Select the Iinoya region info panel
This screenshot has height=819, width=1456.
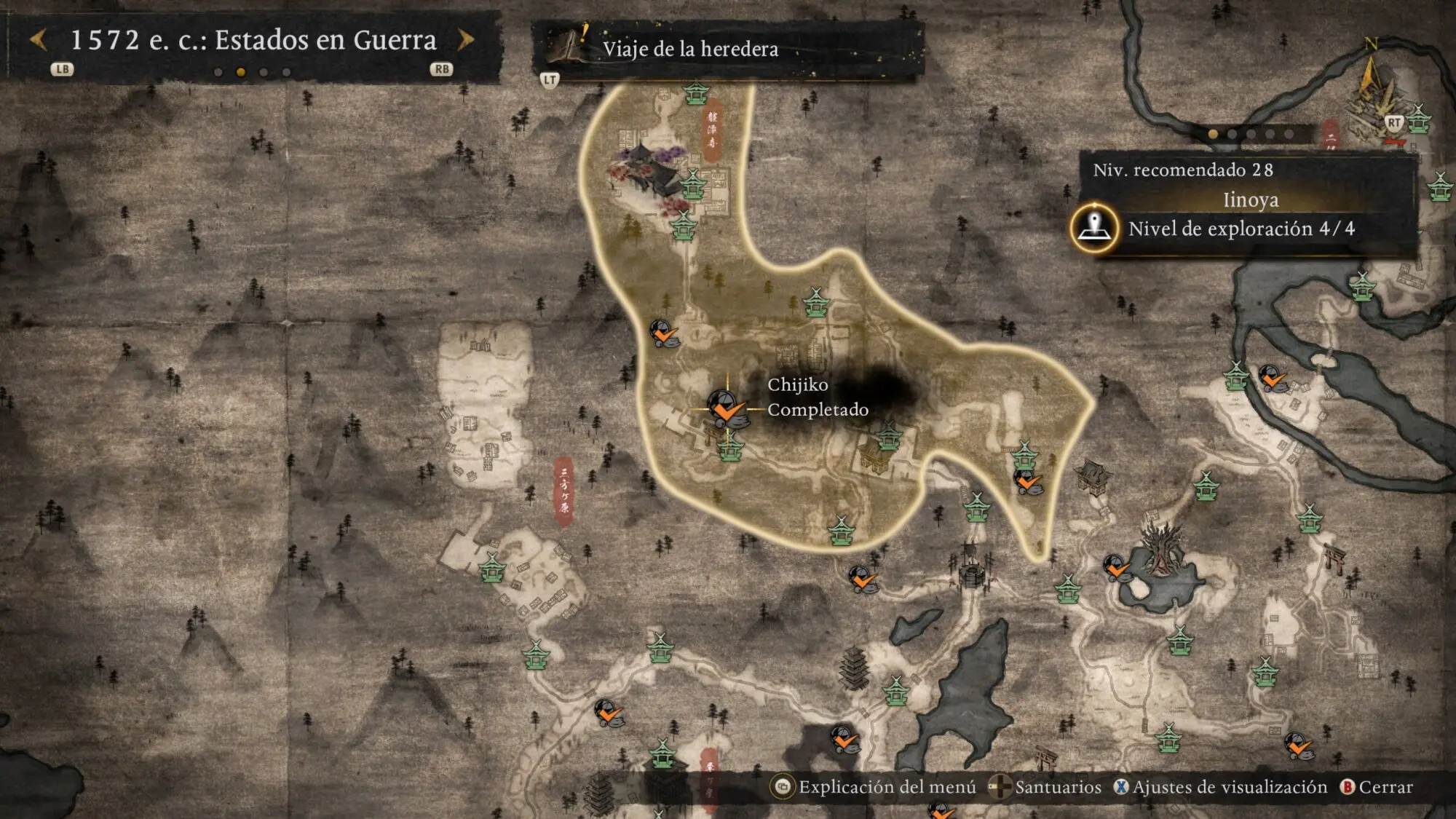[x=1249, y=199]
